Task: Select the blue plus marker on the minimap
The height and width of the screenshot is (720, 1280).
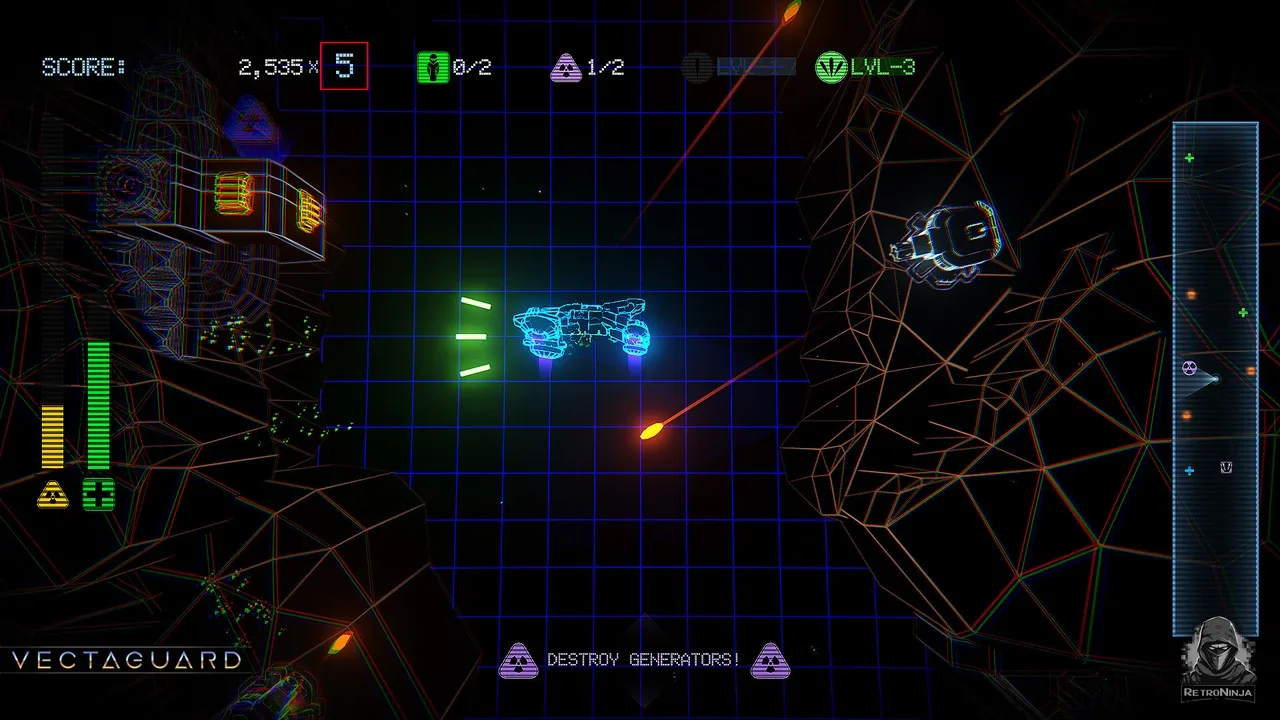Action: 1189,470
